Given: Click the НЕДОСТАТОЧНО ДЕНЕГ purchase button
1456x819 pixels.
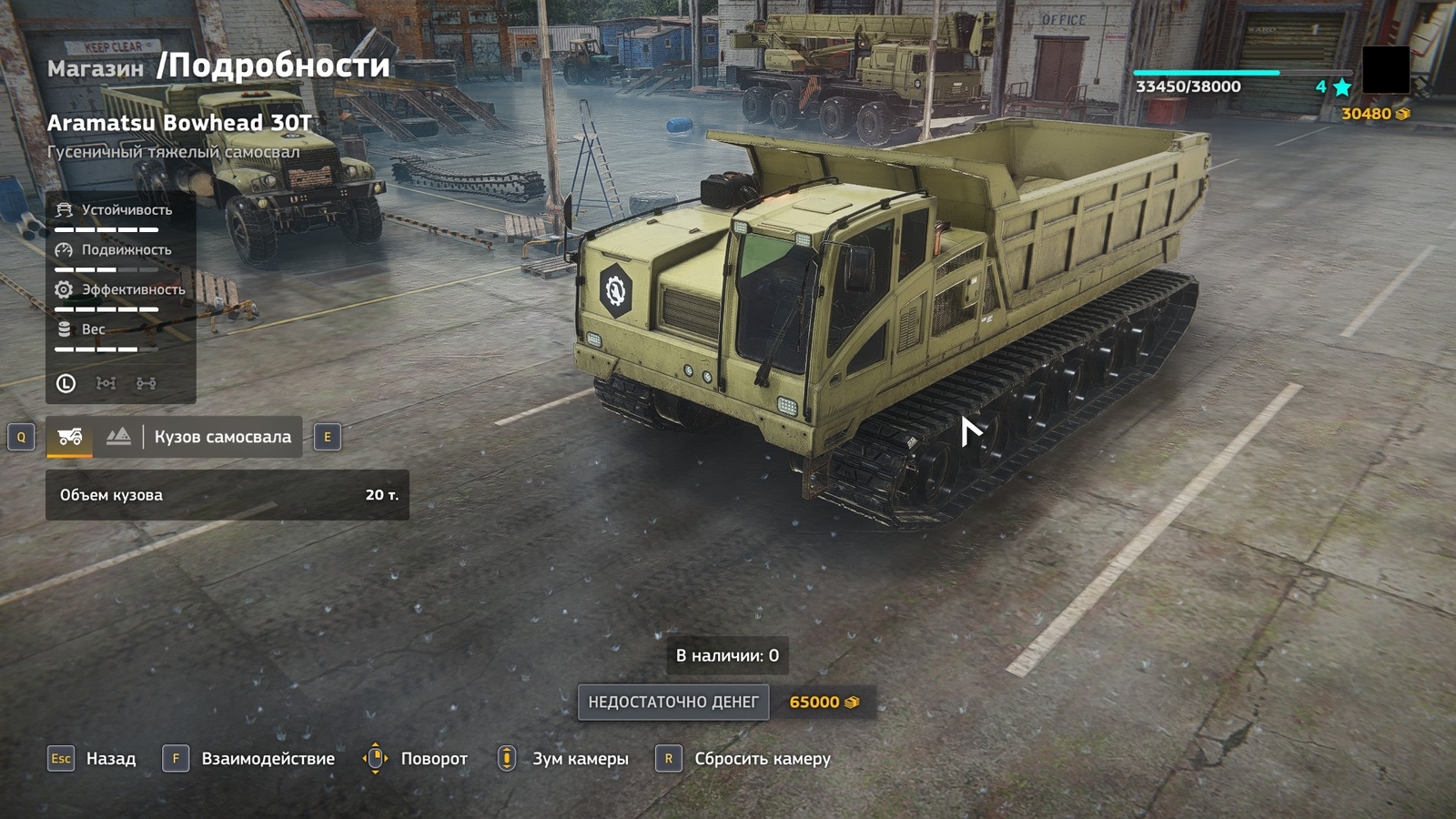Looking at the screenshot, I should click(672, 703).
